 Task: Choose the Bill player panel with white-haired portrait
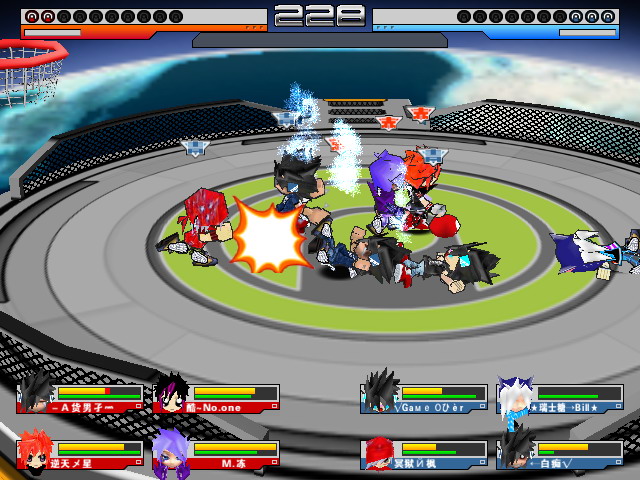pos(560,398)
